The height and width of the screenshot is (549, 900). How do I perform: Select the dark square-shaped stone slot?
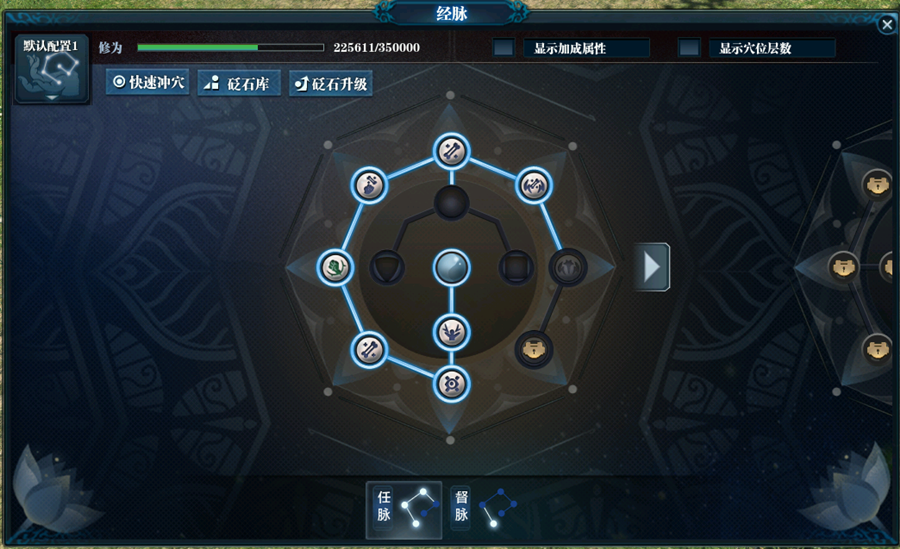[x=515, y=267]
